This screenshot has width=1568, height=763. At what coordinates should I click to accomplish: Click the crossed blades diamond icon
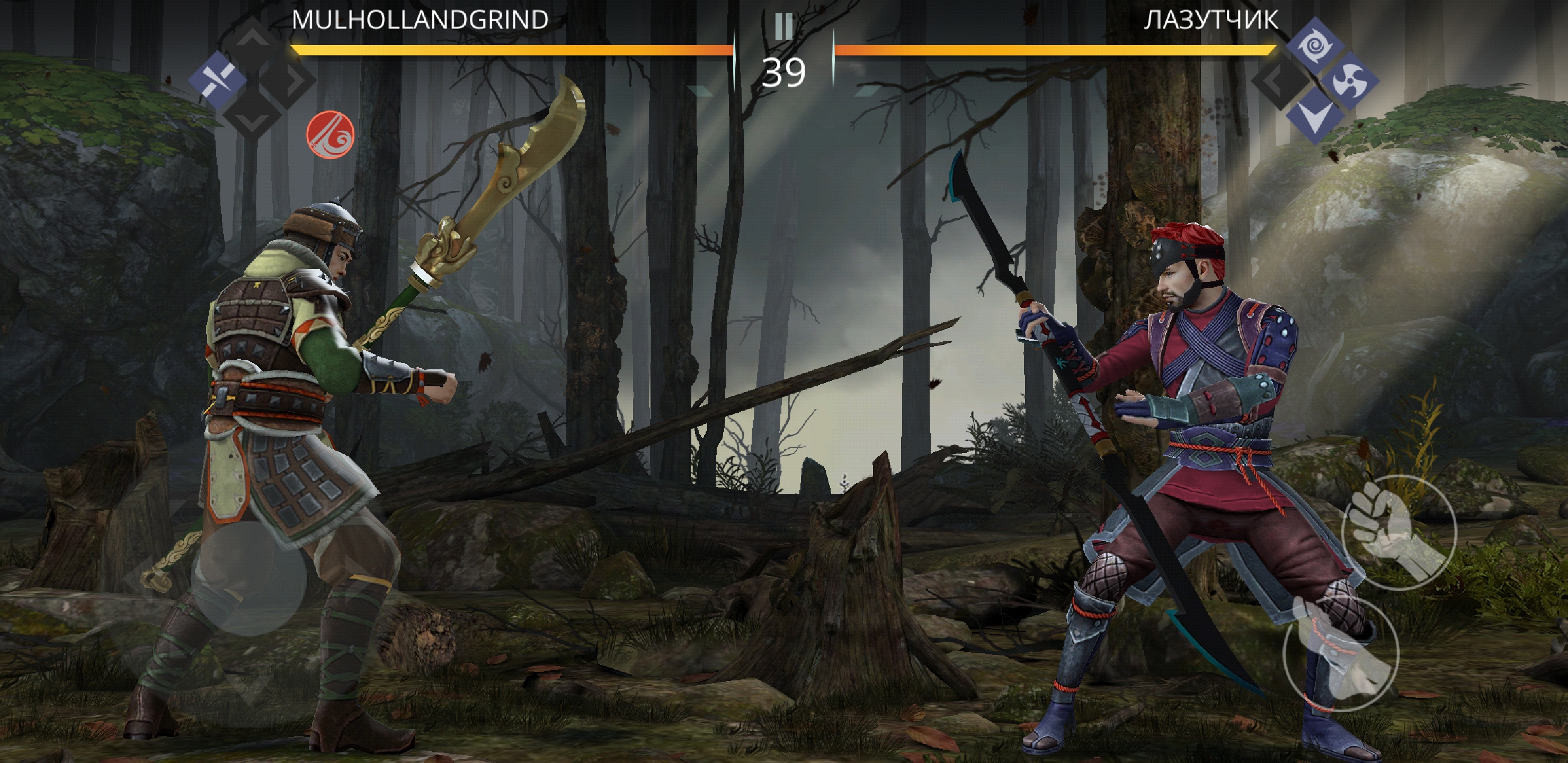point(217,81)
